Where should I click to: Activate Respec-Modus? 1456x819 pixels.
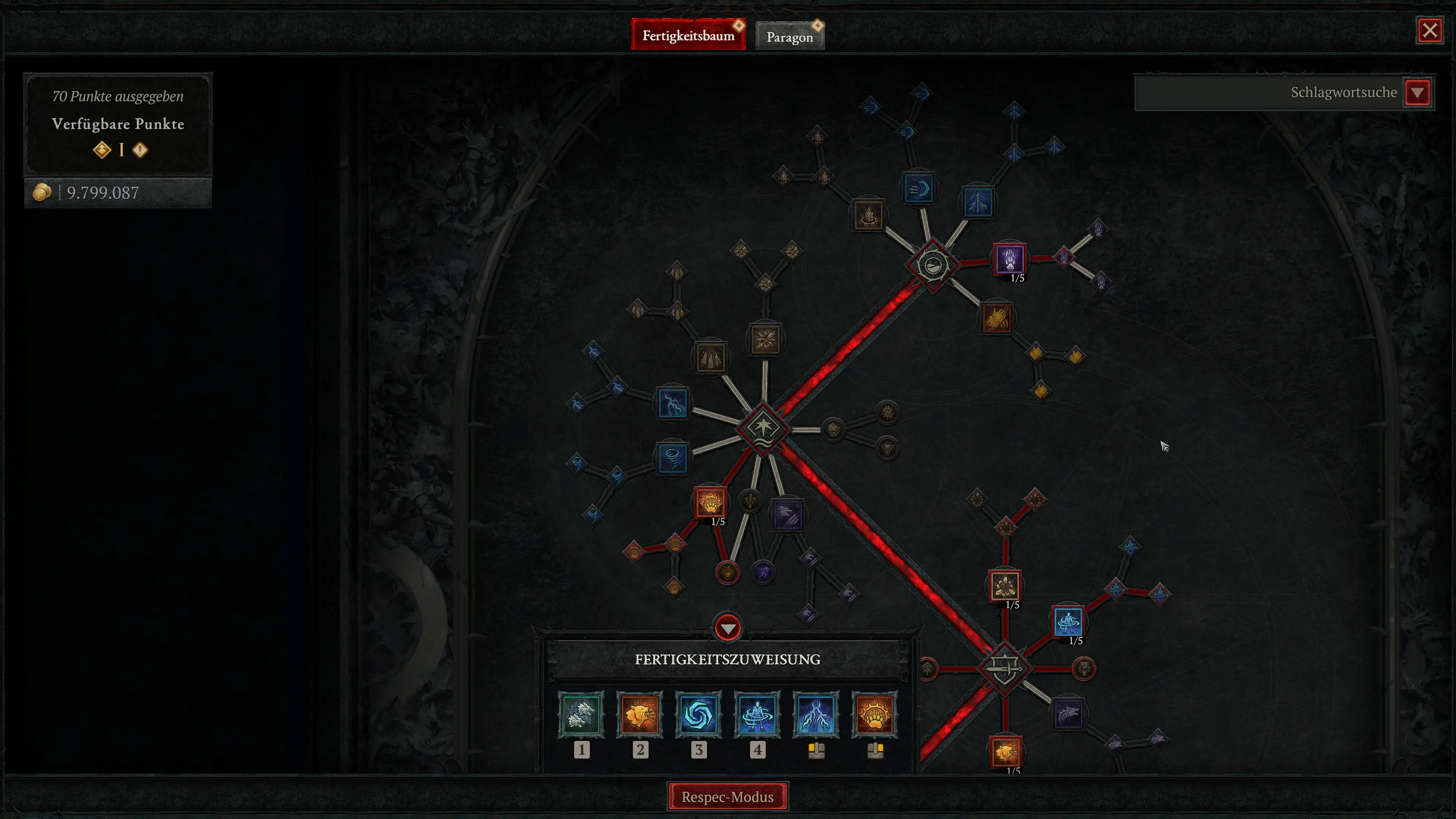coord(728,797)
